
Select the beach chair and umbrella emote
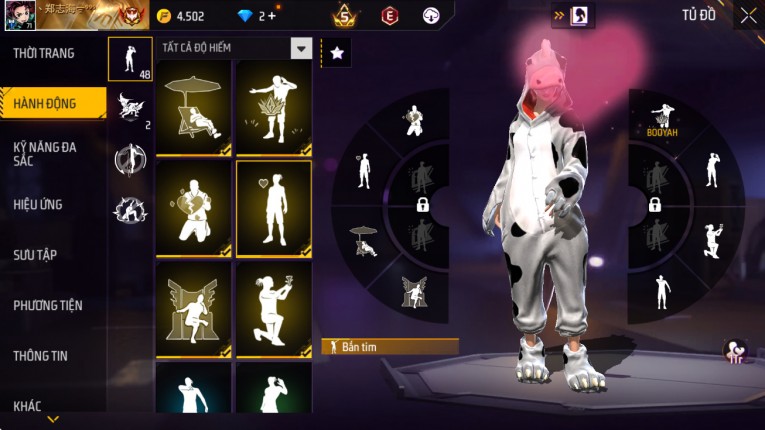(194, 107)
